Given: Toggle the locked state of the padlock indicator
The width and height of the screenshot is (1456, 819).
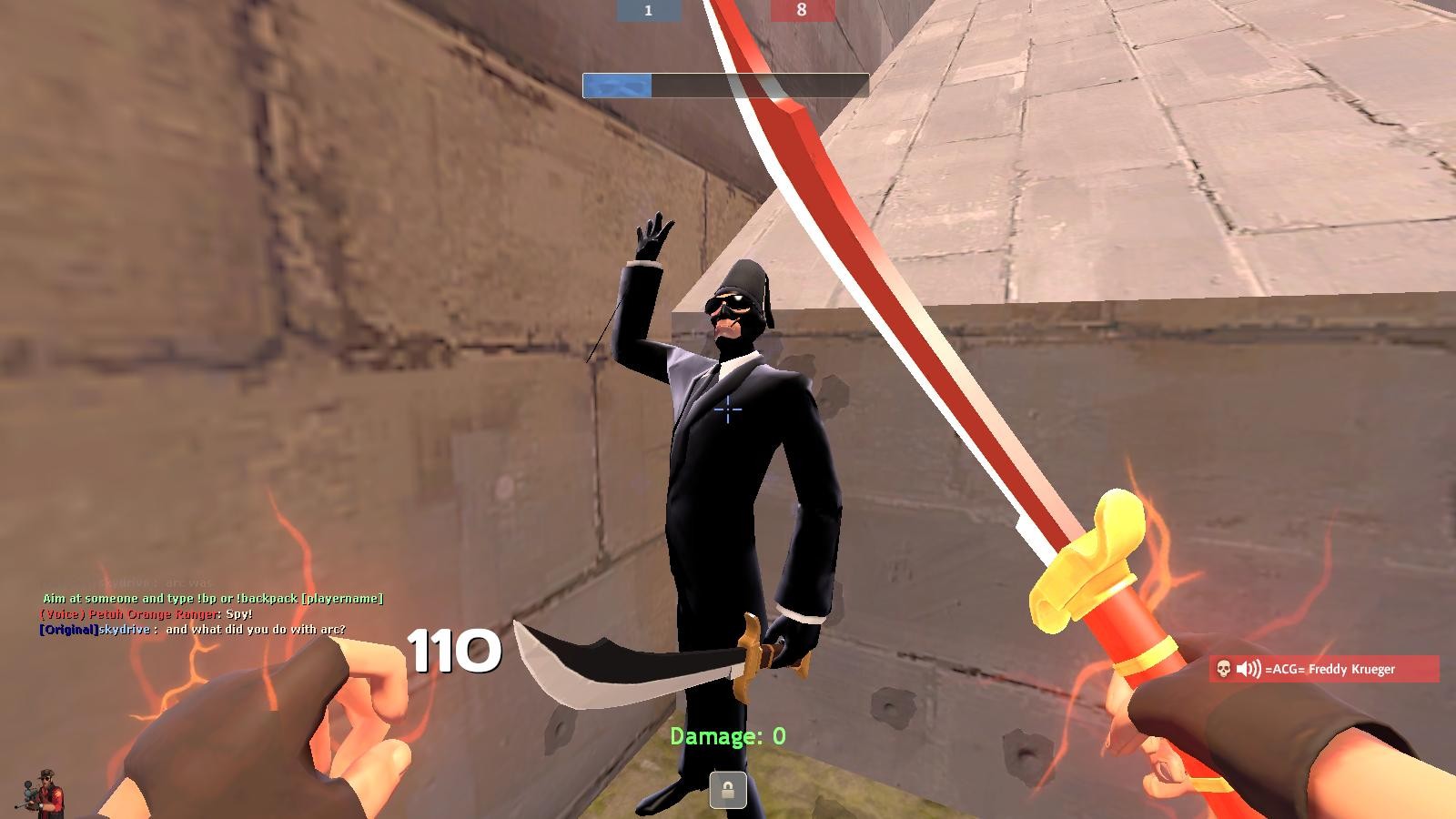Looking at the screenshot, I should (x=728, y=790).
